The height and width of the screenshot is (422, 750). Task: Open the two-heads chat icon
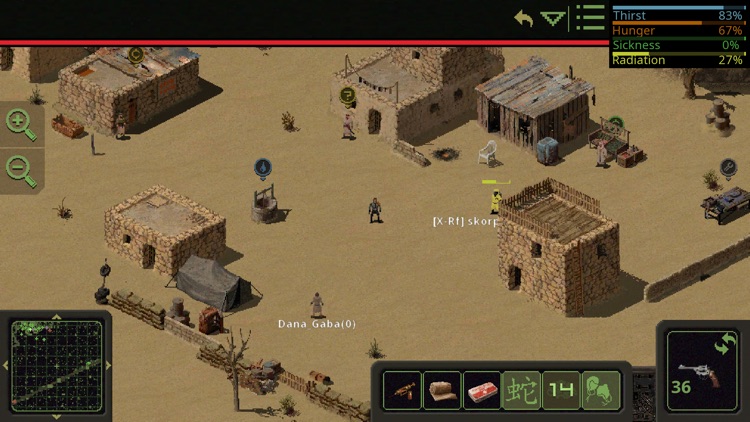click(x=601, y=389)
